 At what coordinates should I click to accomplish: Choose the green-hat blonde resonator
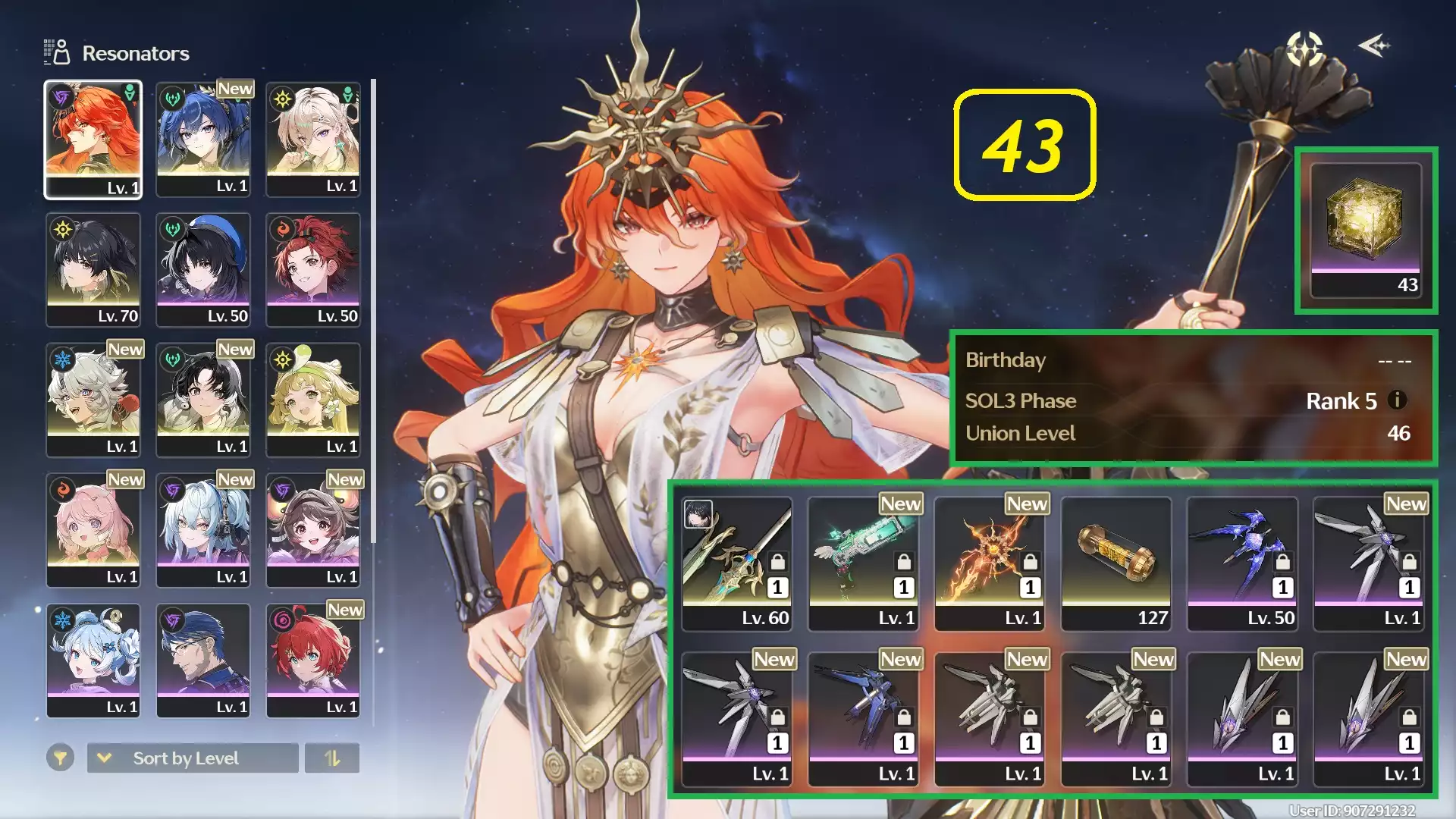click(313, 400)
